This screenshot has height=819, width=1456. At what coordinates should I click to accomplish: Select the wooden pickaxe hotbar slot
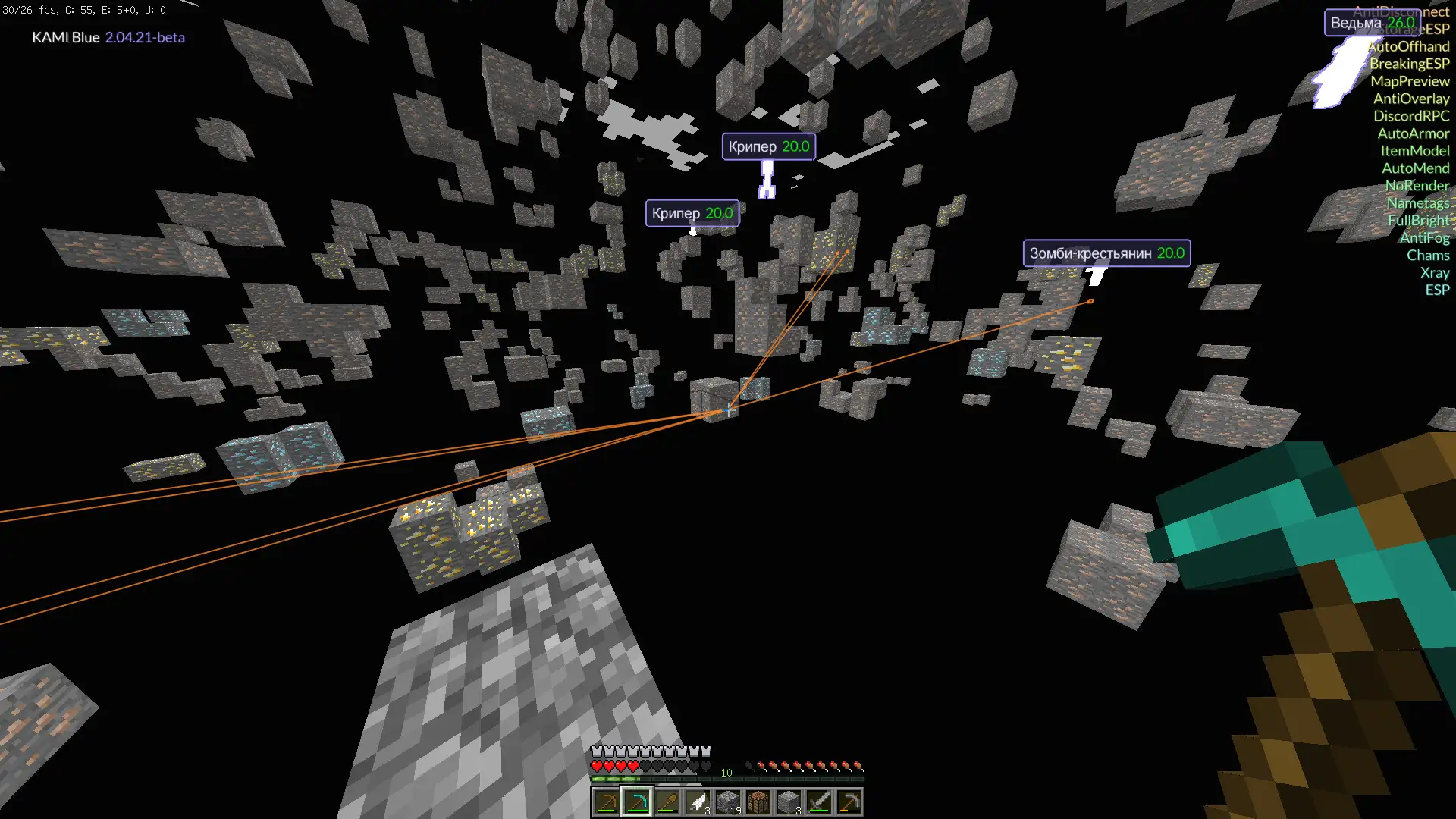point(606,802)
